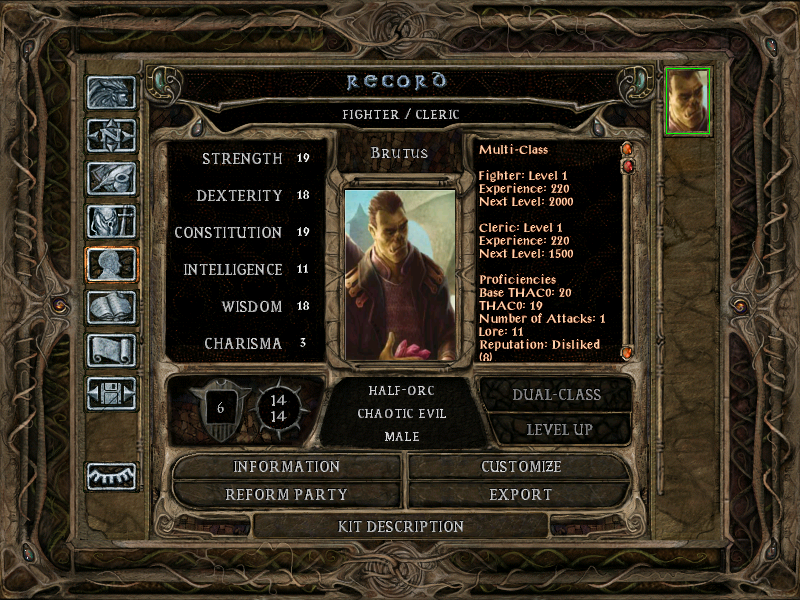
Task: Show the Kit Description
Action: point(401,526)
